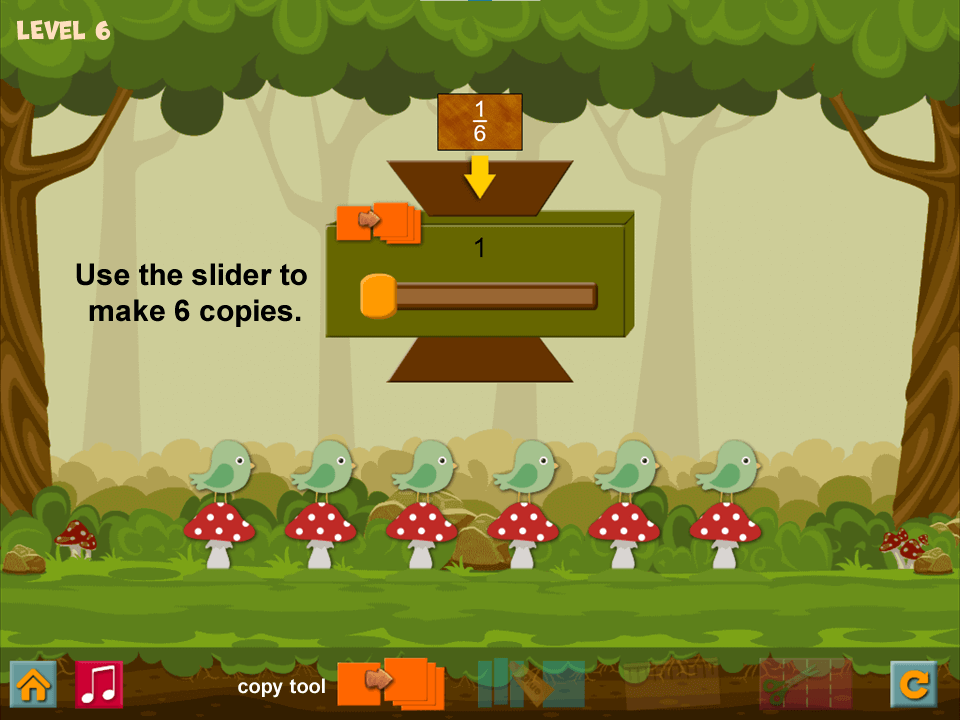Viewport: 960px width, 720px height.
Task: Toggle the music note button
Action: click(99, 684)
